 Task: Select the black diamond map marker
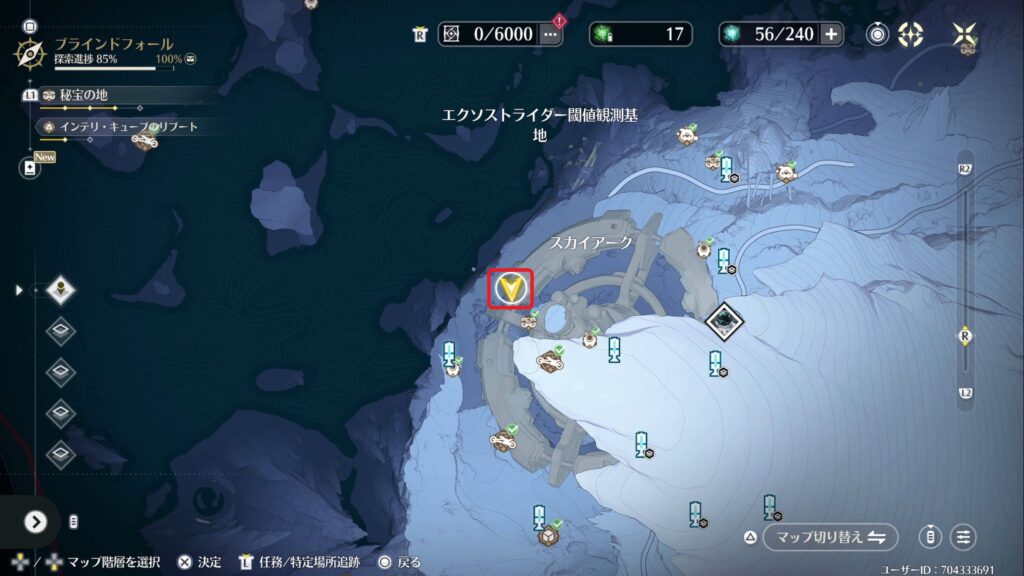click(x=723, y=321)
